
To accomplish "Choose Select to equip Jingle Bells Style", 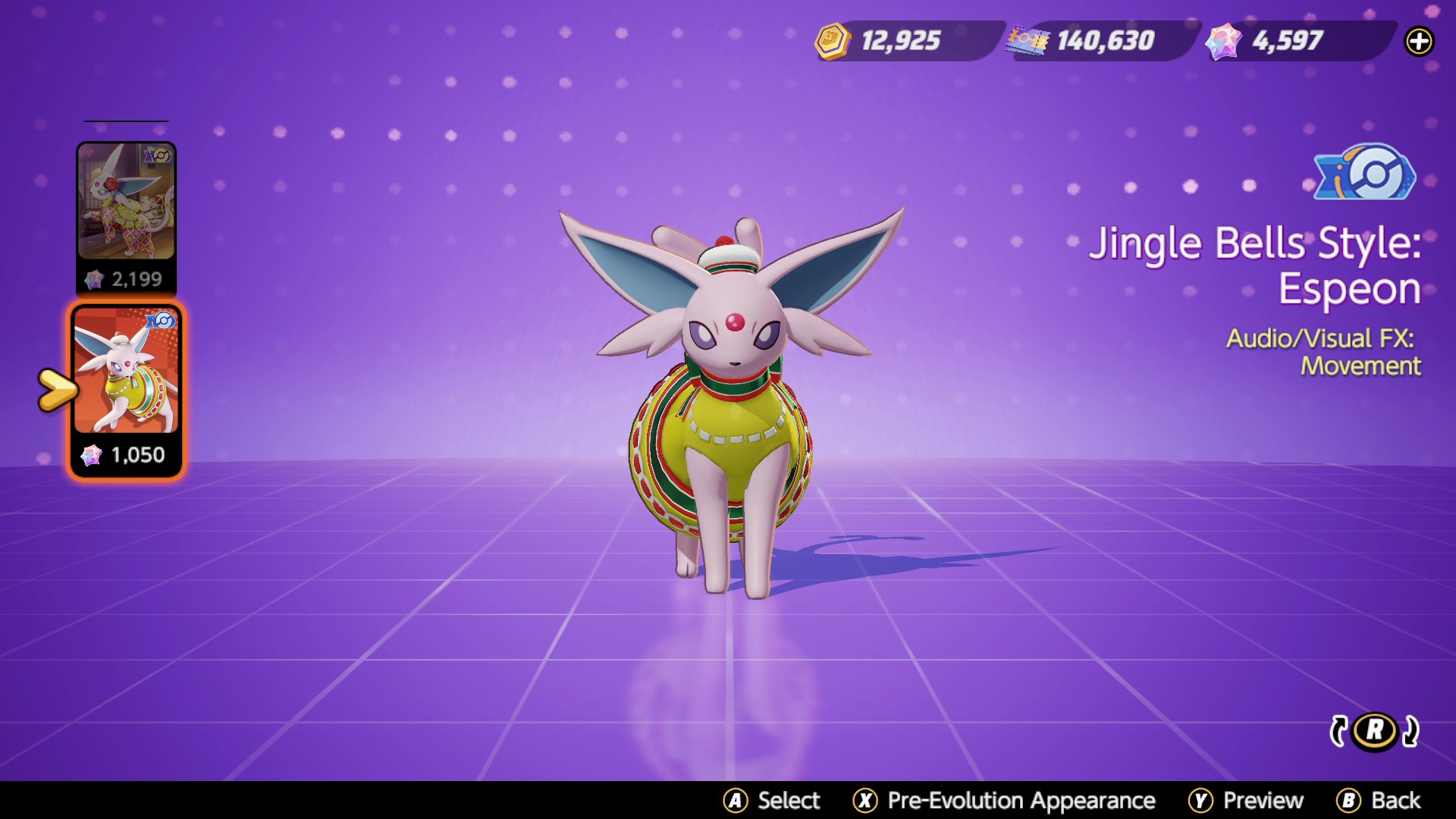I will tap(773, 800).
